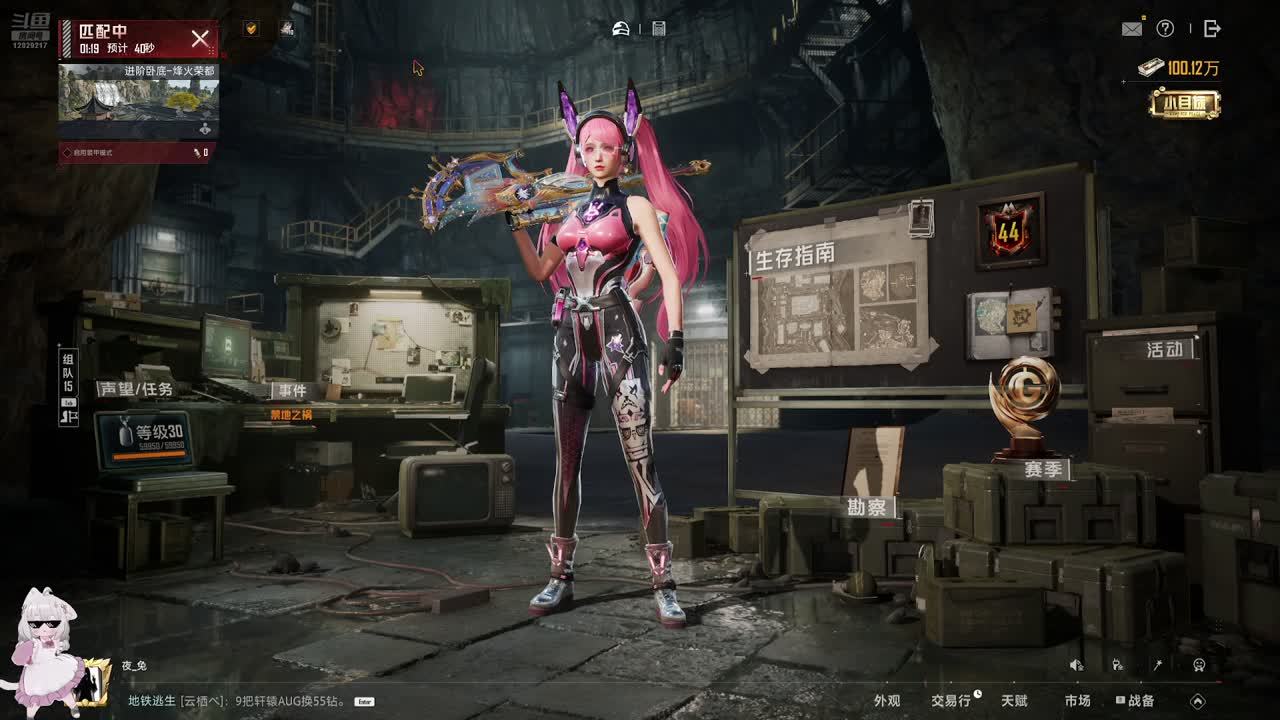The height and width of the screenshot is (720, 1280).
Task: Cancel matchmaking with the X button
Action: click(x=200, y=39)
